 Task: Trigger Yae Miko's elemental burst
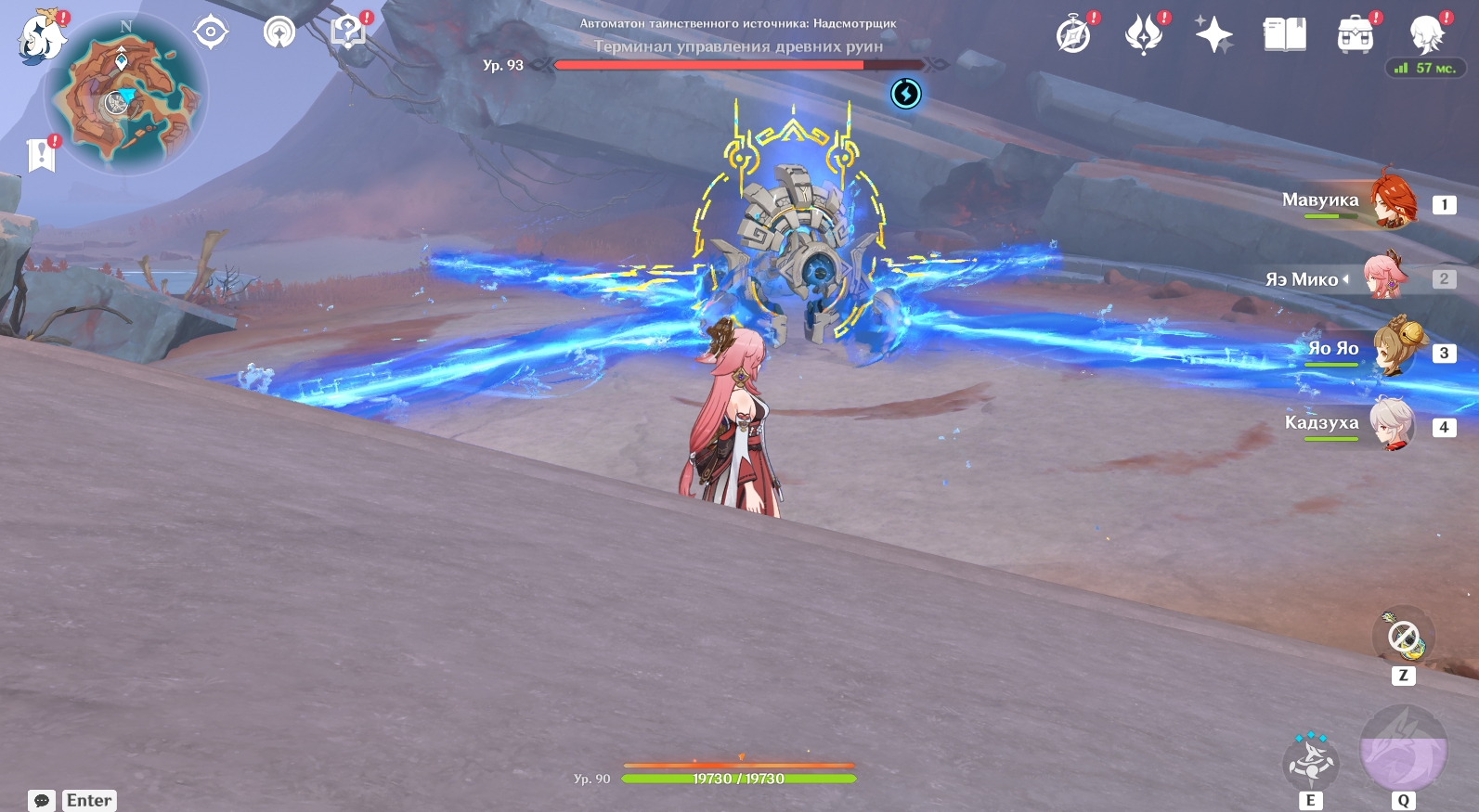coord(1403,750)
